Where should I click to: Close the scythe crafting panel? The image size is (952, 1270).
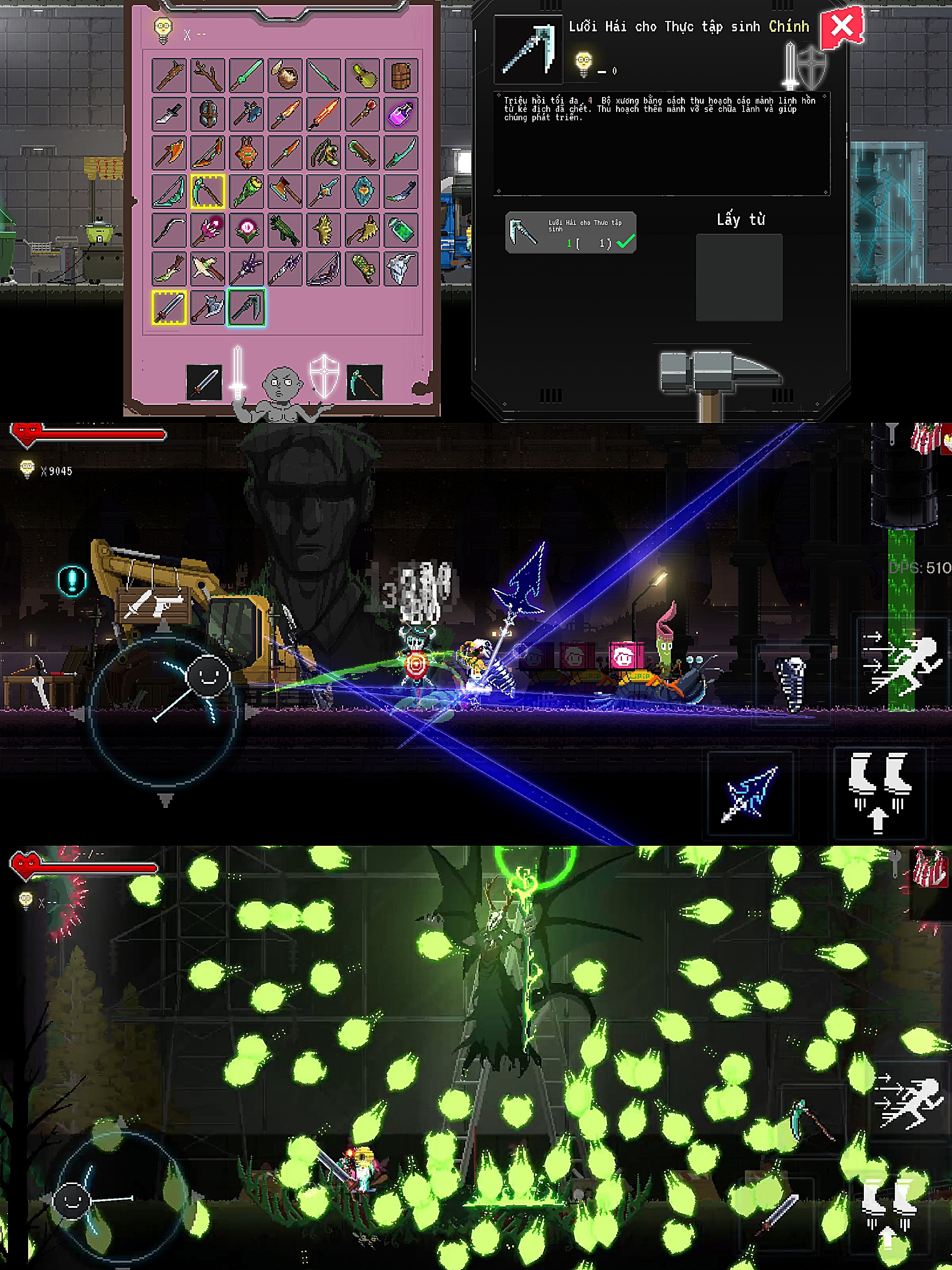click(x=840, y=27)
